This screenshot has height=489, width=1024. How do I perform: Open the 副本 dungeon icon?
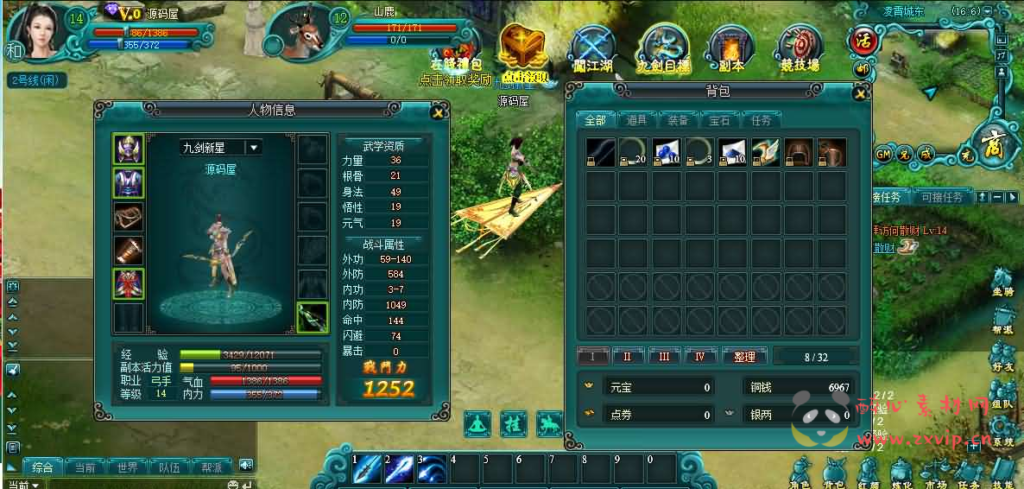pos(728,48)
